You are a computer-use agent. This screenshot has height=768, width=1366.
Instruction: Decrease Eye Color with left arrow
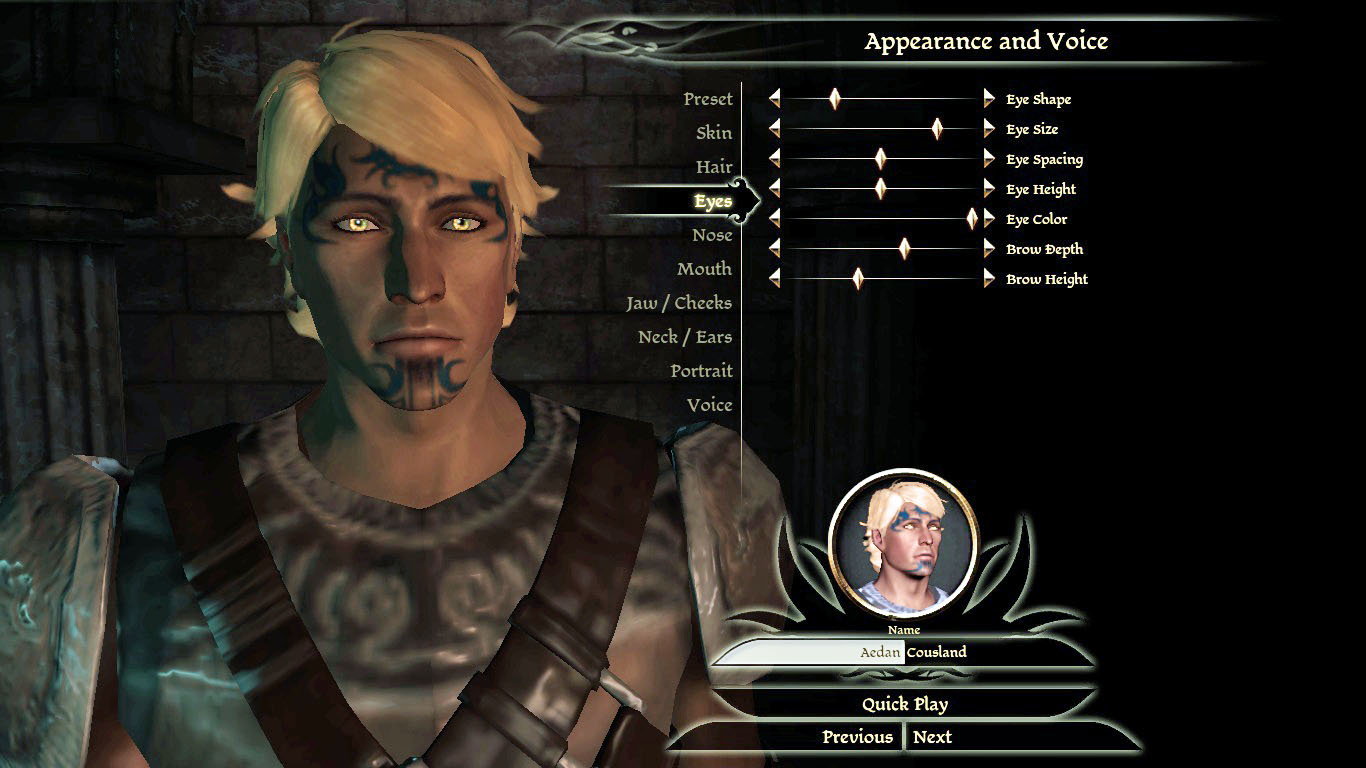click(774, 219)
